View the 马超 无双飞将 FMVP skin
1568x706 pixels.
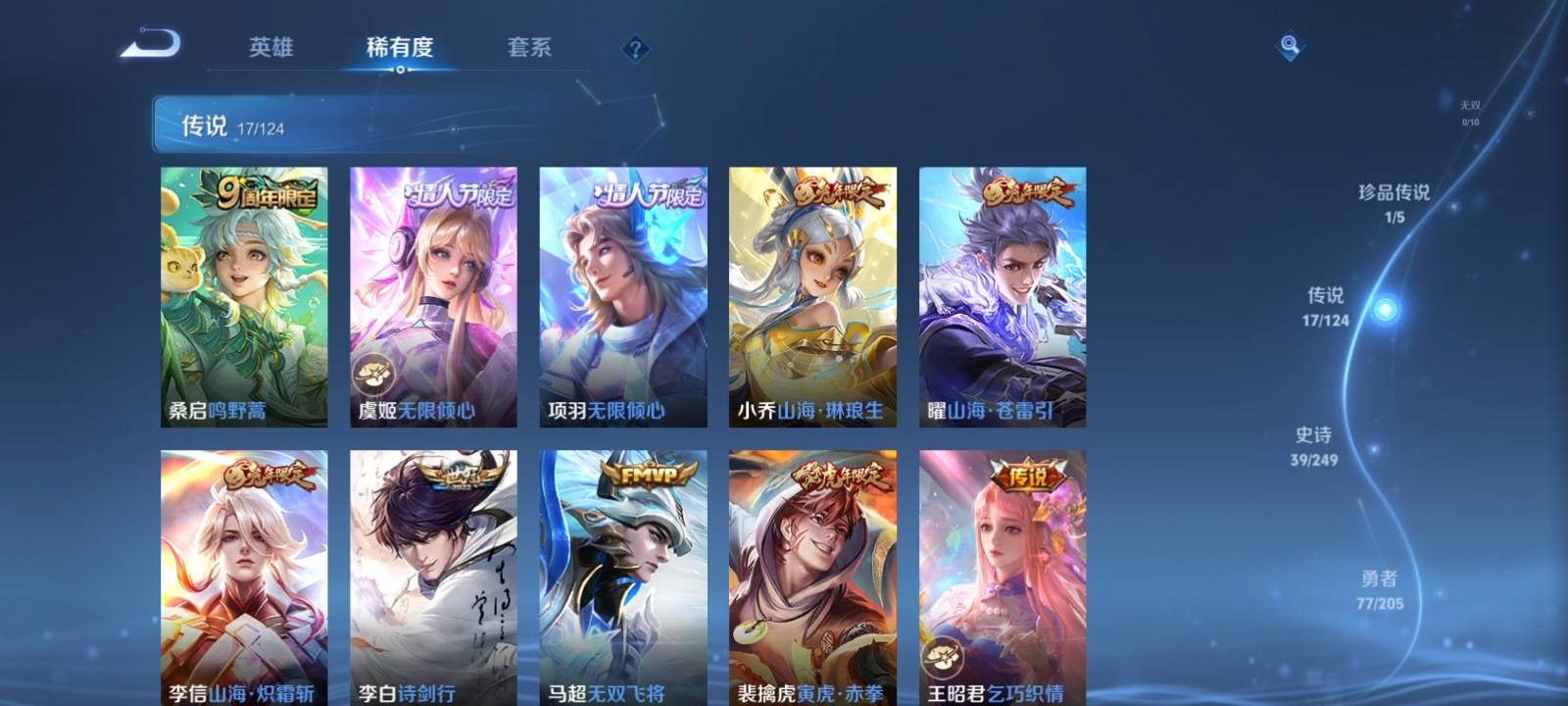point(623,579)
